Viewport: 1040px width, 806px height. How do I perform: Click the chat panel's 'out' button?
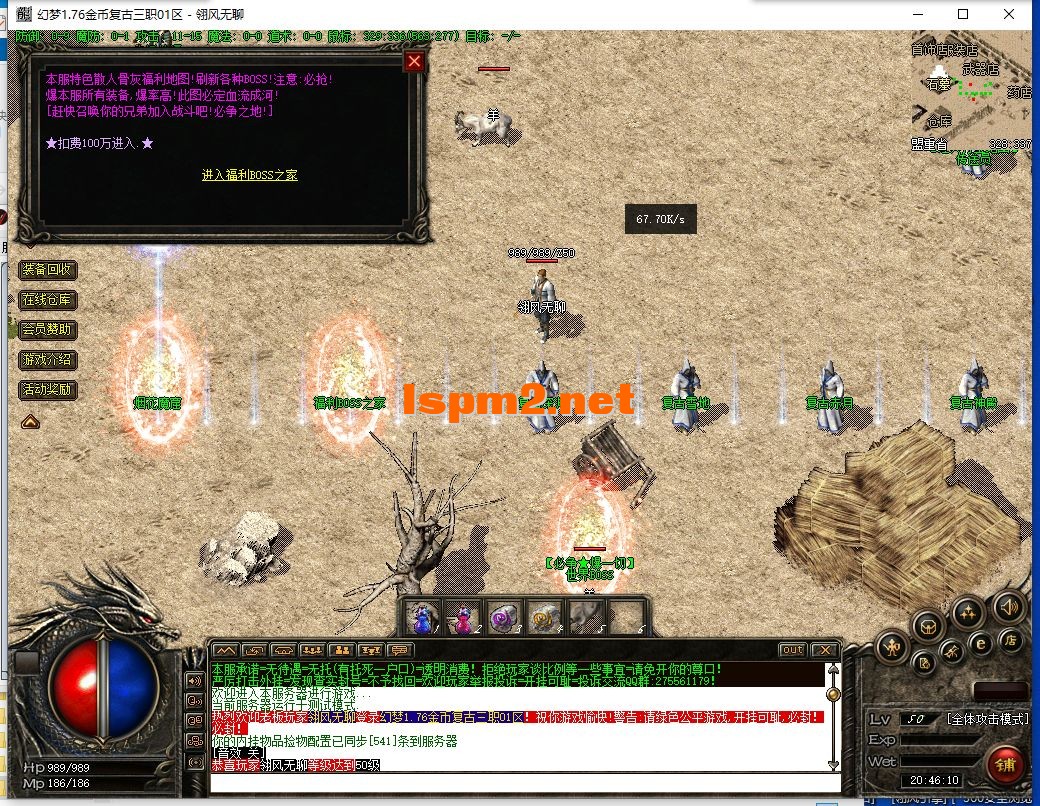[792, 650]
